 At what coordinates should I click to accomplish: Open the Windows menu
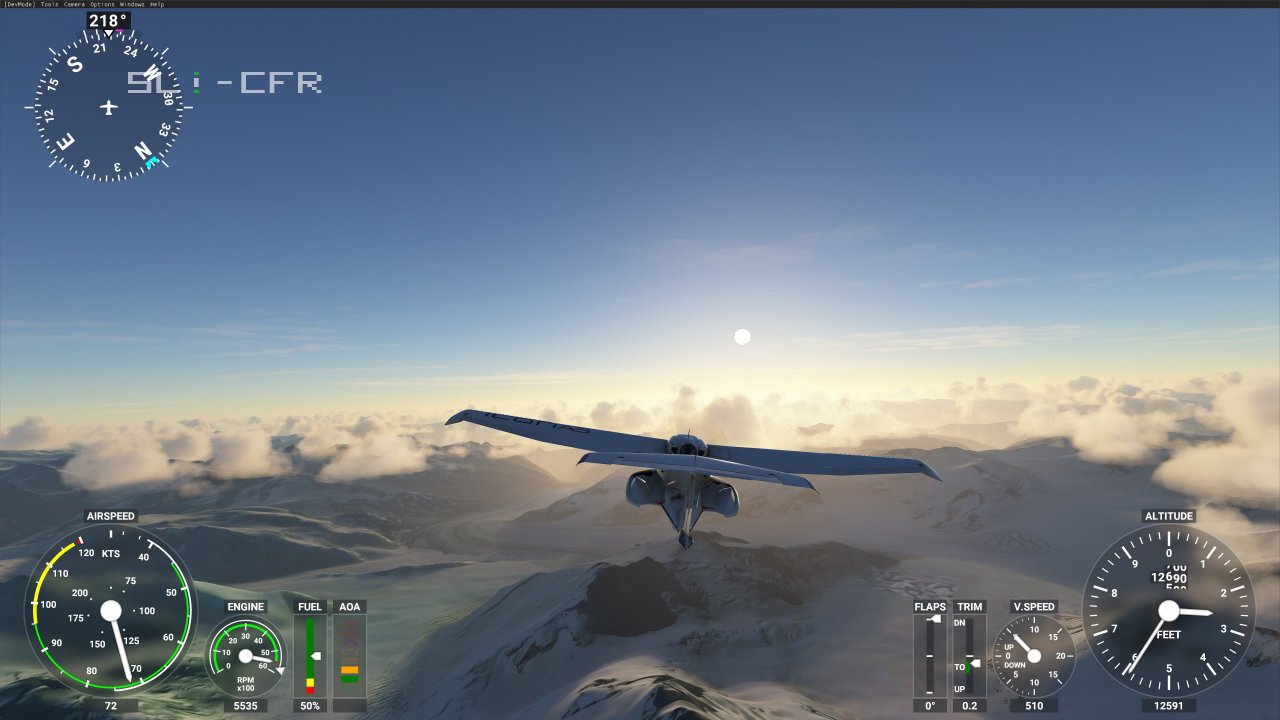pyautogui.click(x=131, y=4)
